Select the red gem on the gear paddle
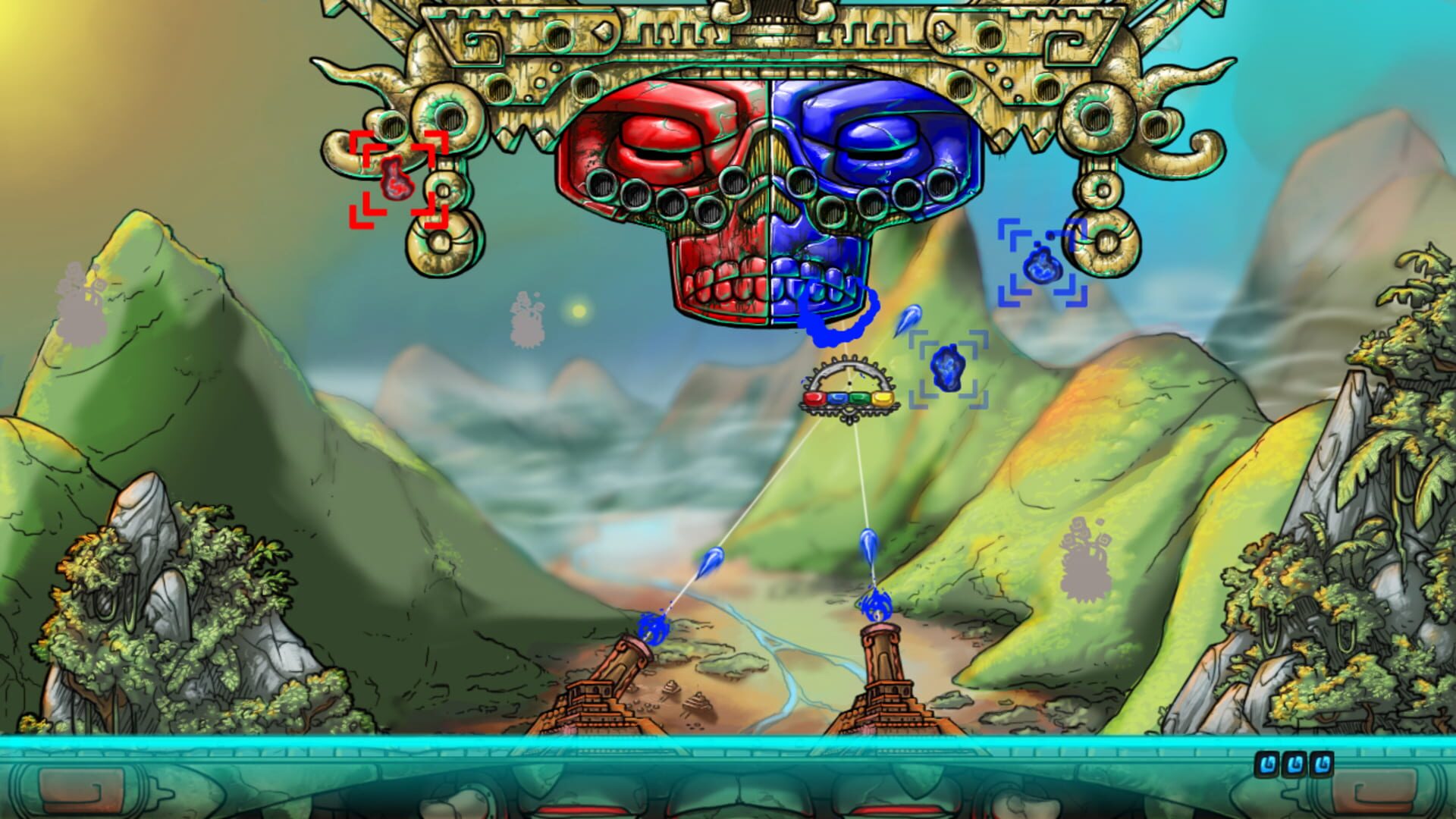 click(x=814, y=398)
